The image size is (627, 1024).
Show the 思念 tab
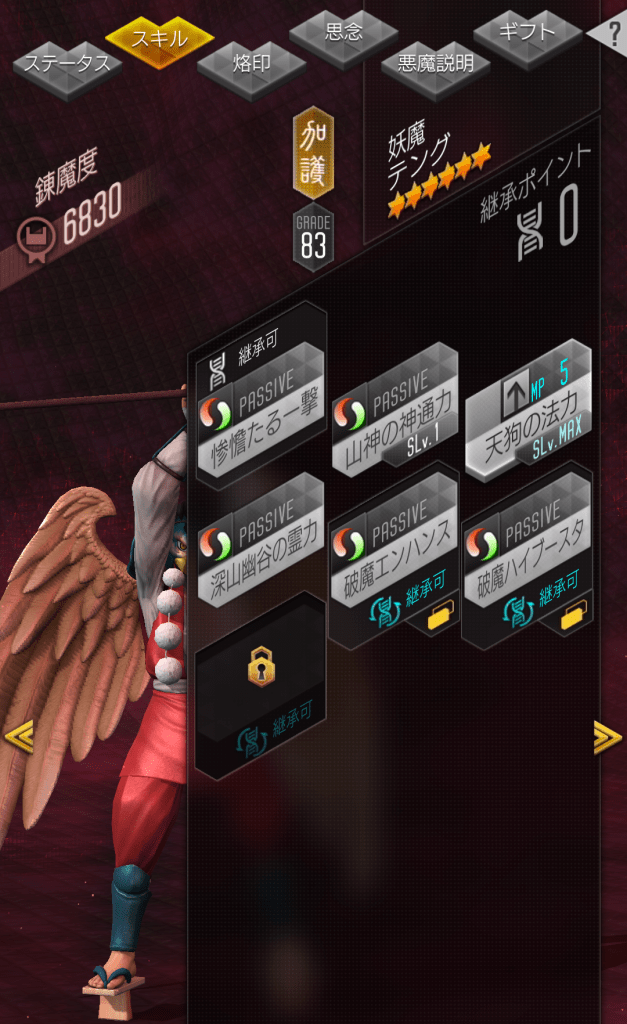click(344, 34)
